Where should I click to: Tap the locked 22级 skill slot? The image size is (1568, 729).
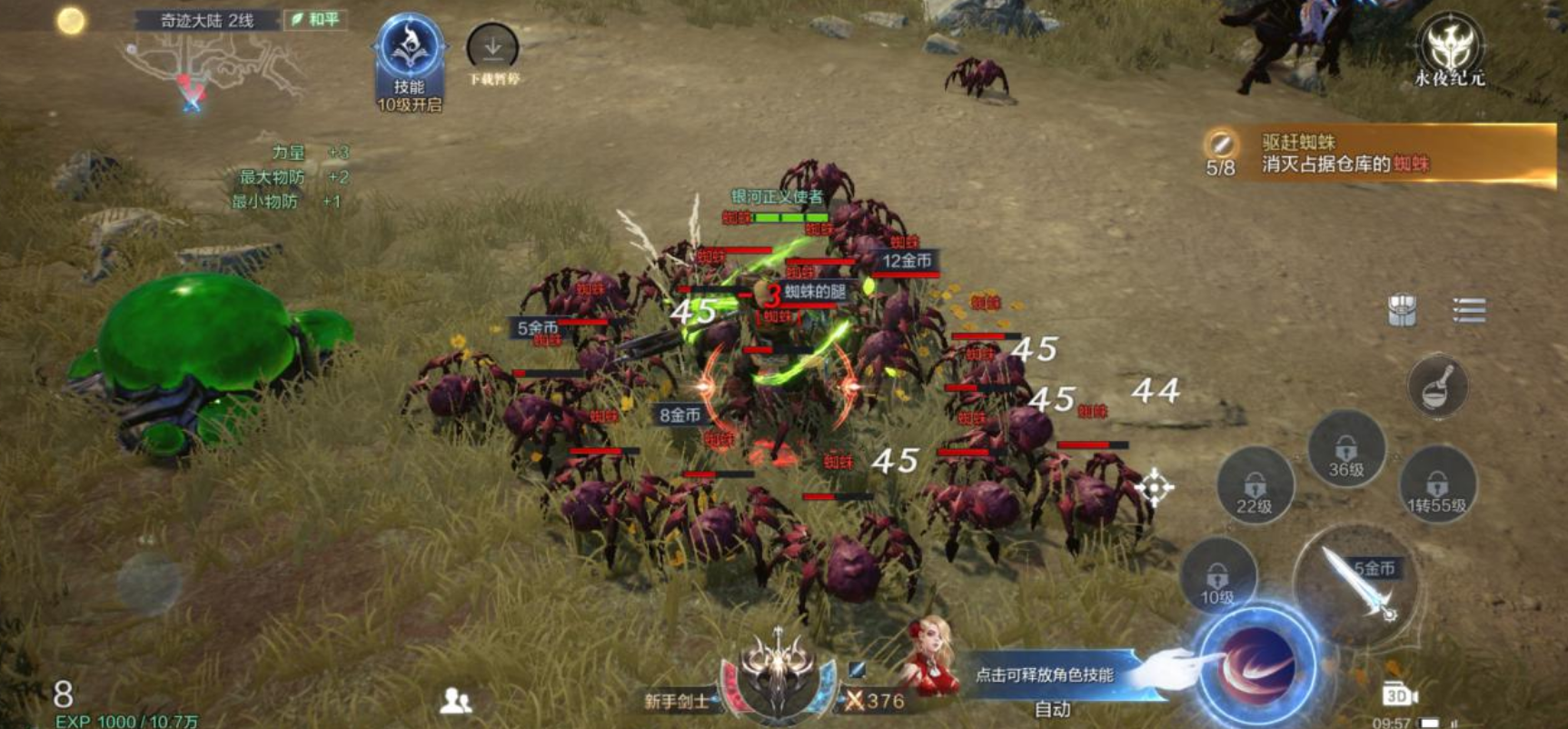point(1255,487)
